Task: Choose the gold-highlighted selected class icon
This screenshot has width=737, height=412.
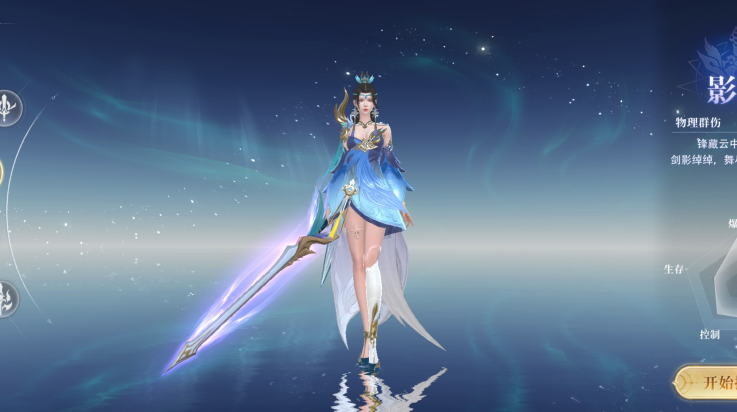Action: pyautogui.click(x=2, y=172)
